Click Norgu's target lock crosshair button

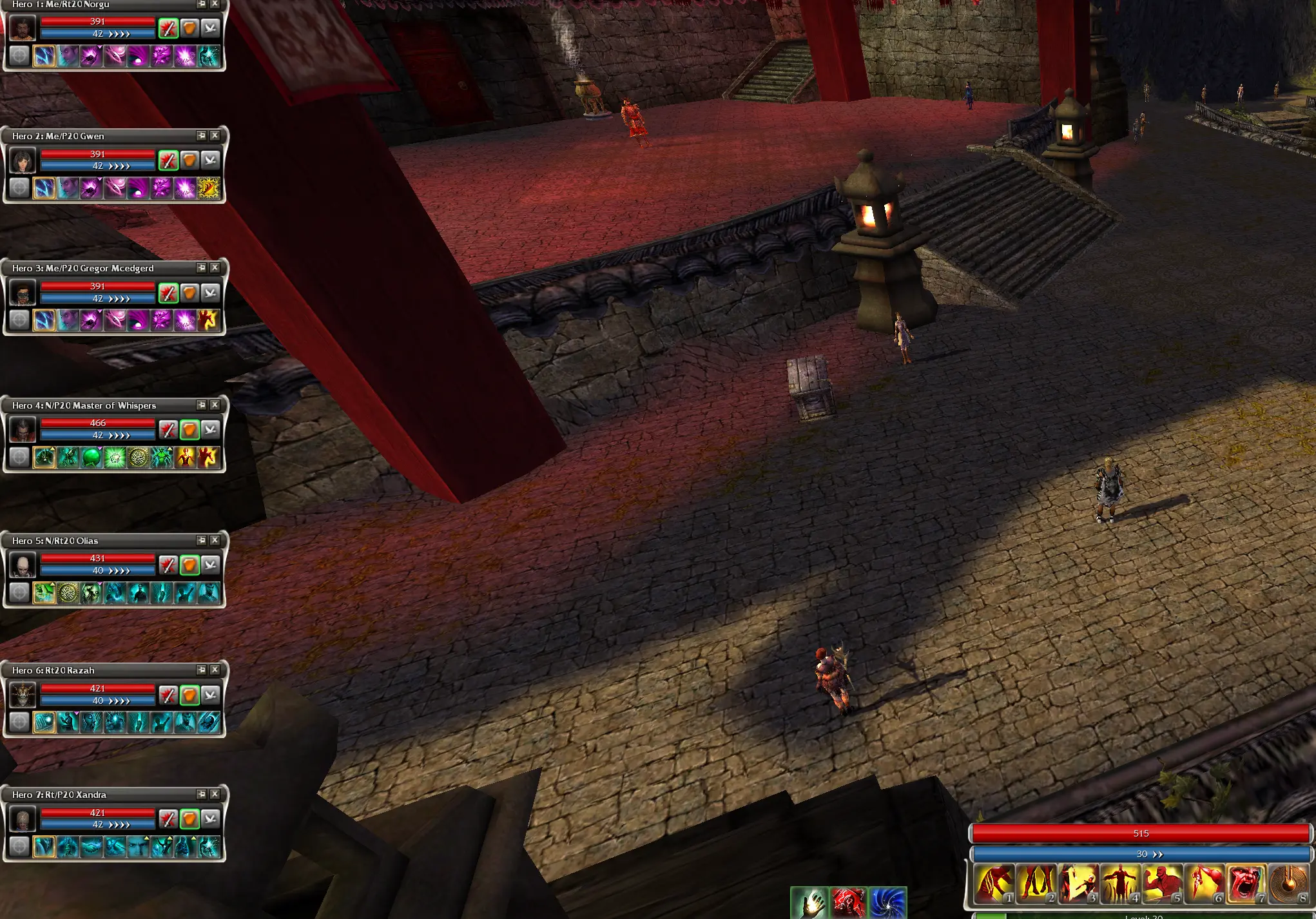[x=19, y=57]
